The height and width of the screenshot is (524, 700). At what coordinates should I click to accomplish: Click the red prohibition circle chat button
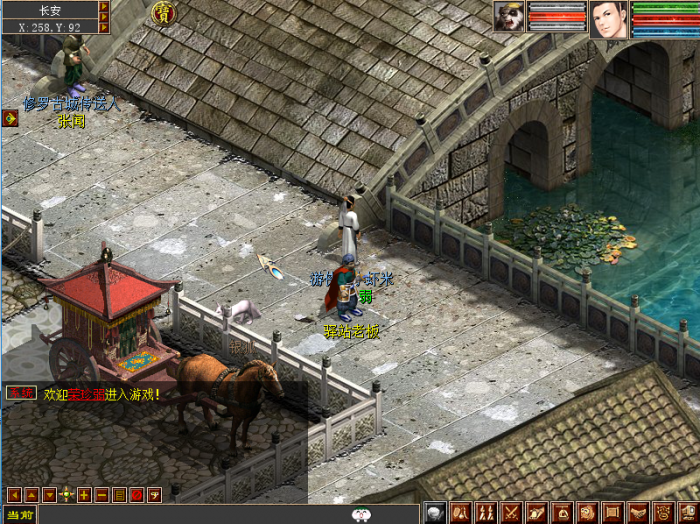pos(136,494)
